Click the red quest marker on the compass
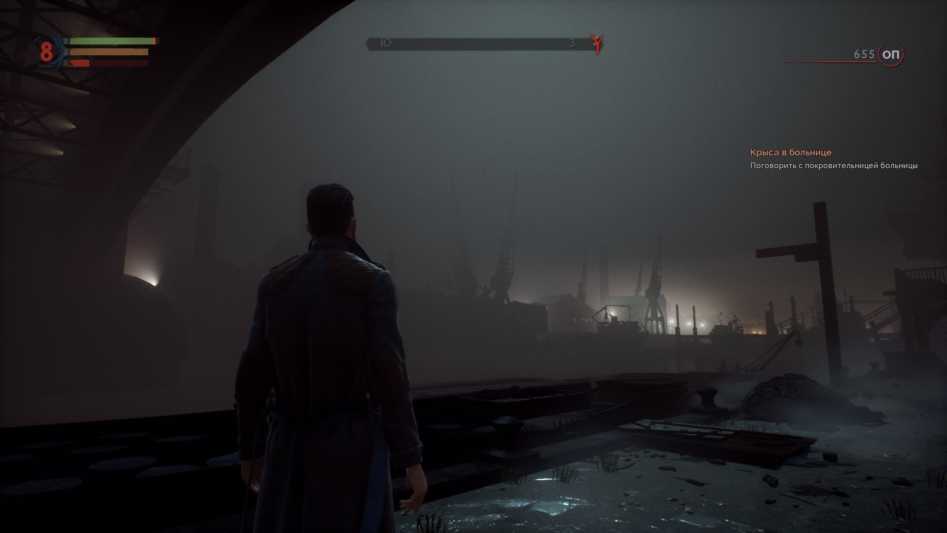Image resolution: width=947 pixels, height=533 pixels. pyautogui.click(x=597, y=44)
